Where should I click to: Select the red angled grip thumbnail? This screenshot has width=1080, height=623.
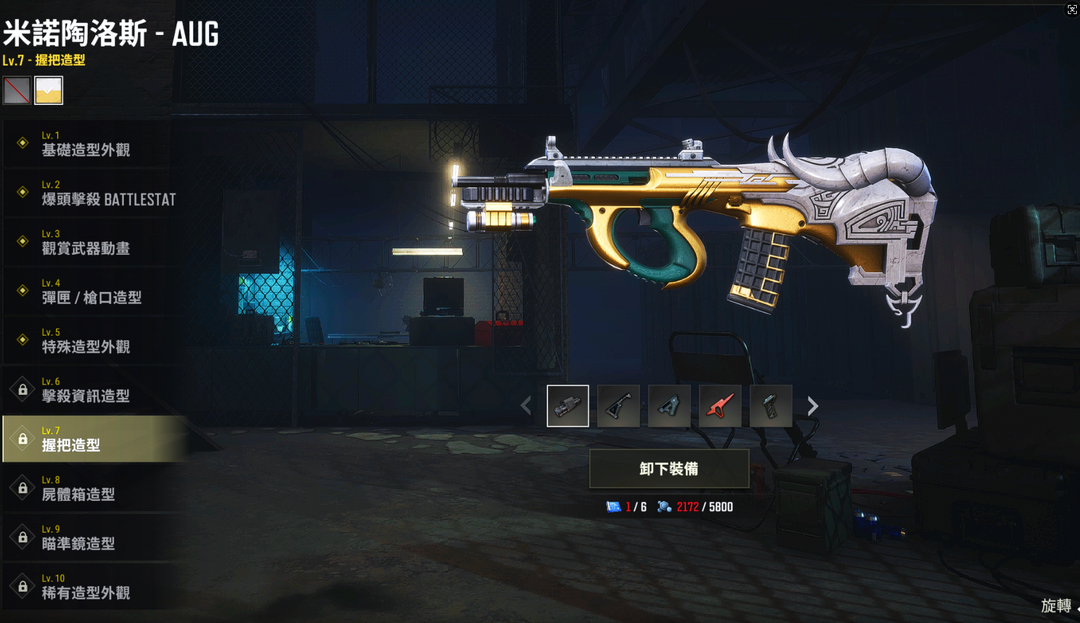tap(720, 406)
